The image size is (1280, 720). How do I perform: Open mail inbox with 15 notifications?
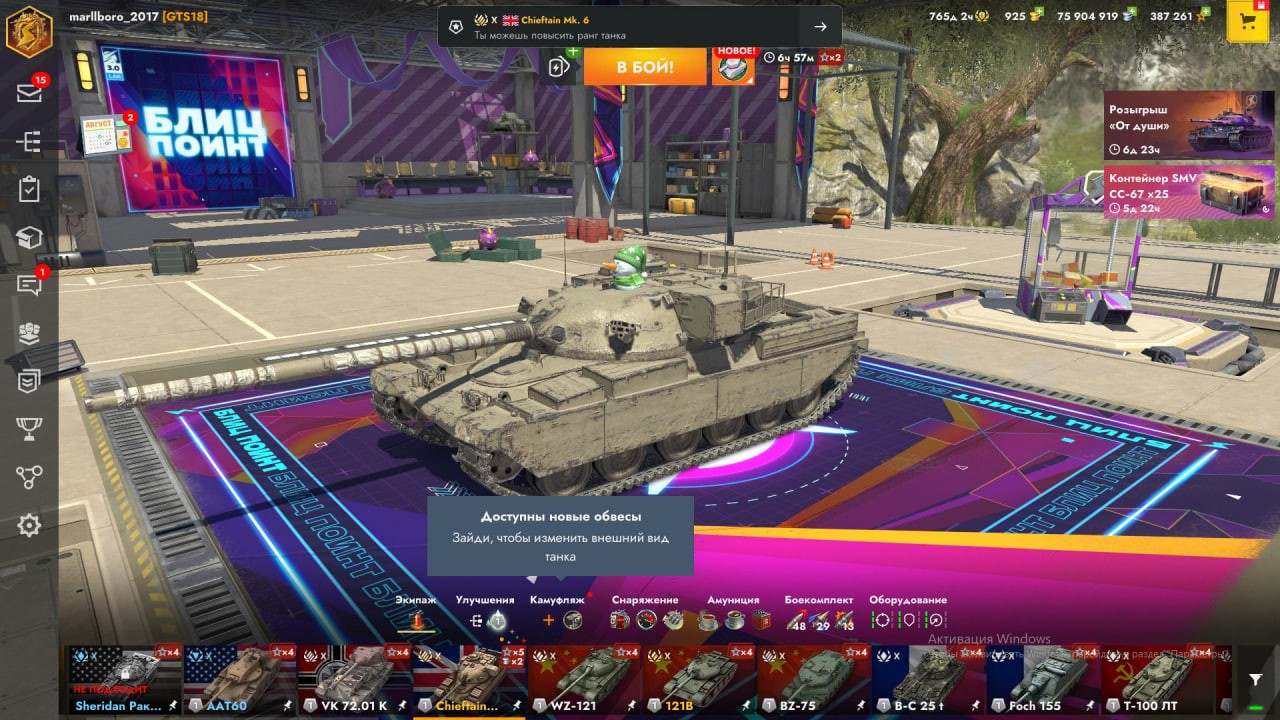click(x=29, y=93)
